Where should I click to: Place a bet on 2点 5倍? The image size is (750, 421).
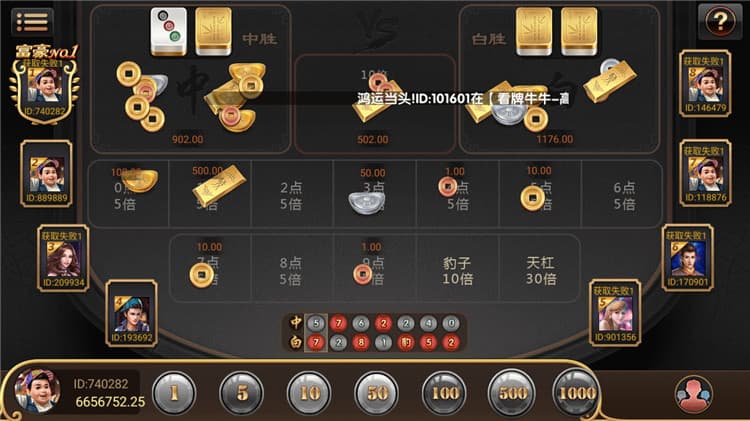(x=292, y=195)
